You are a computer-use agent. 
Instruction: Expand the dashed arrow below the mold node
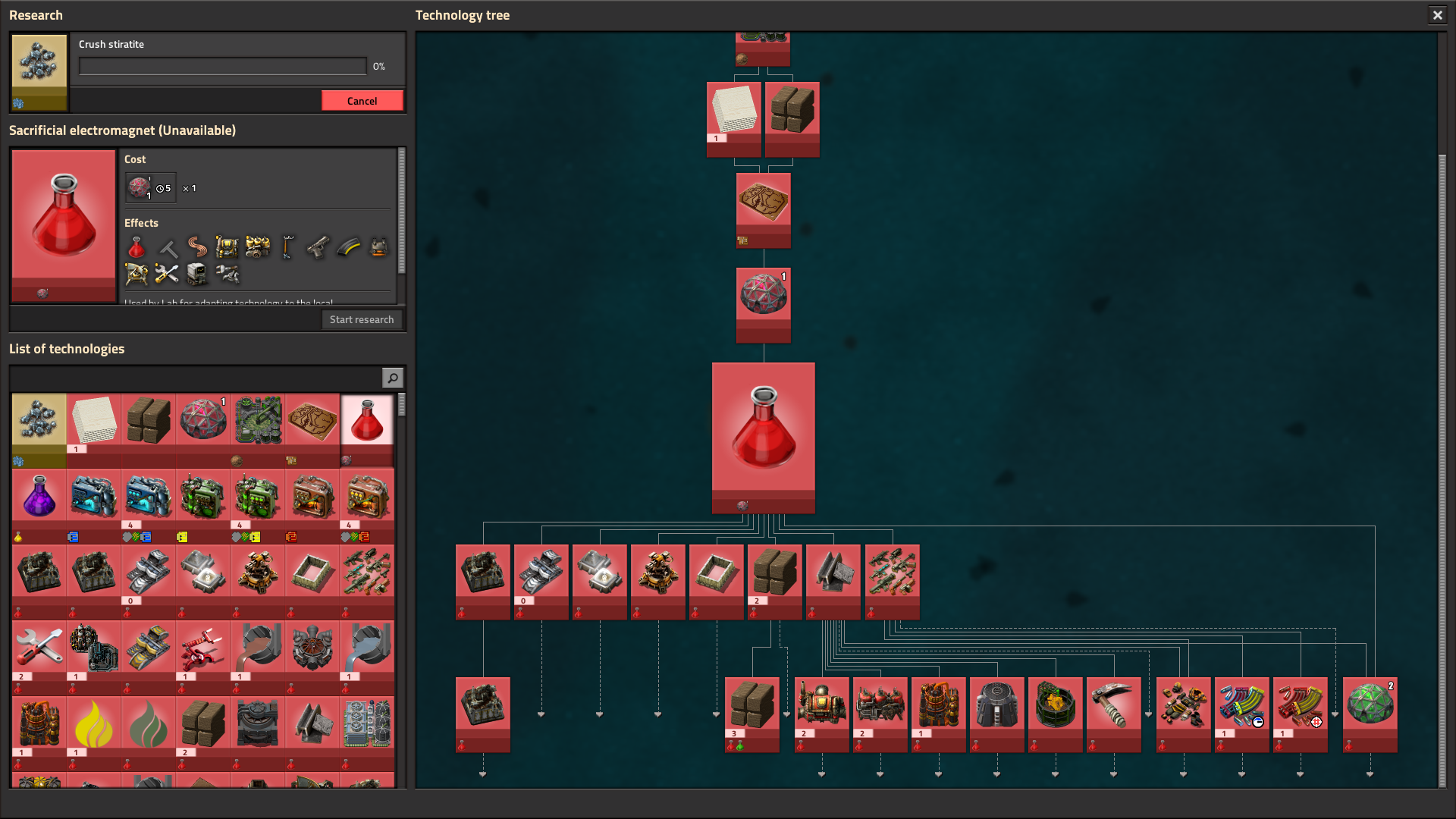[599, 713]
